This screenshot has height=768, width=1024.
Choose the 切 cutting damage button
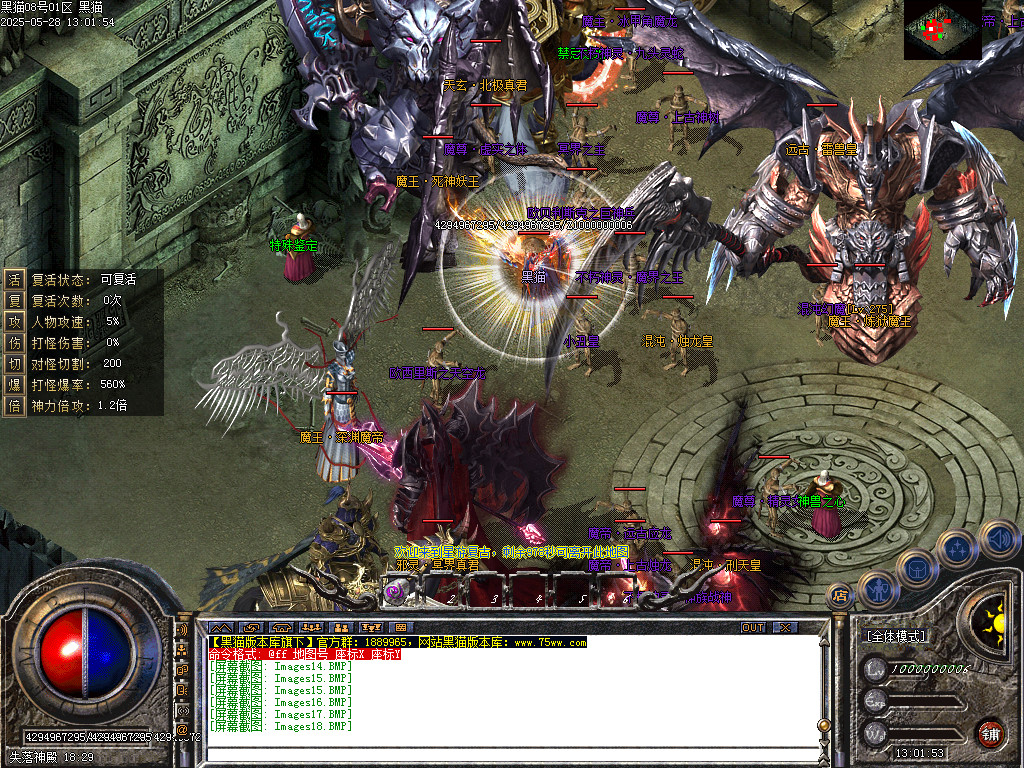pos(14,363)
